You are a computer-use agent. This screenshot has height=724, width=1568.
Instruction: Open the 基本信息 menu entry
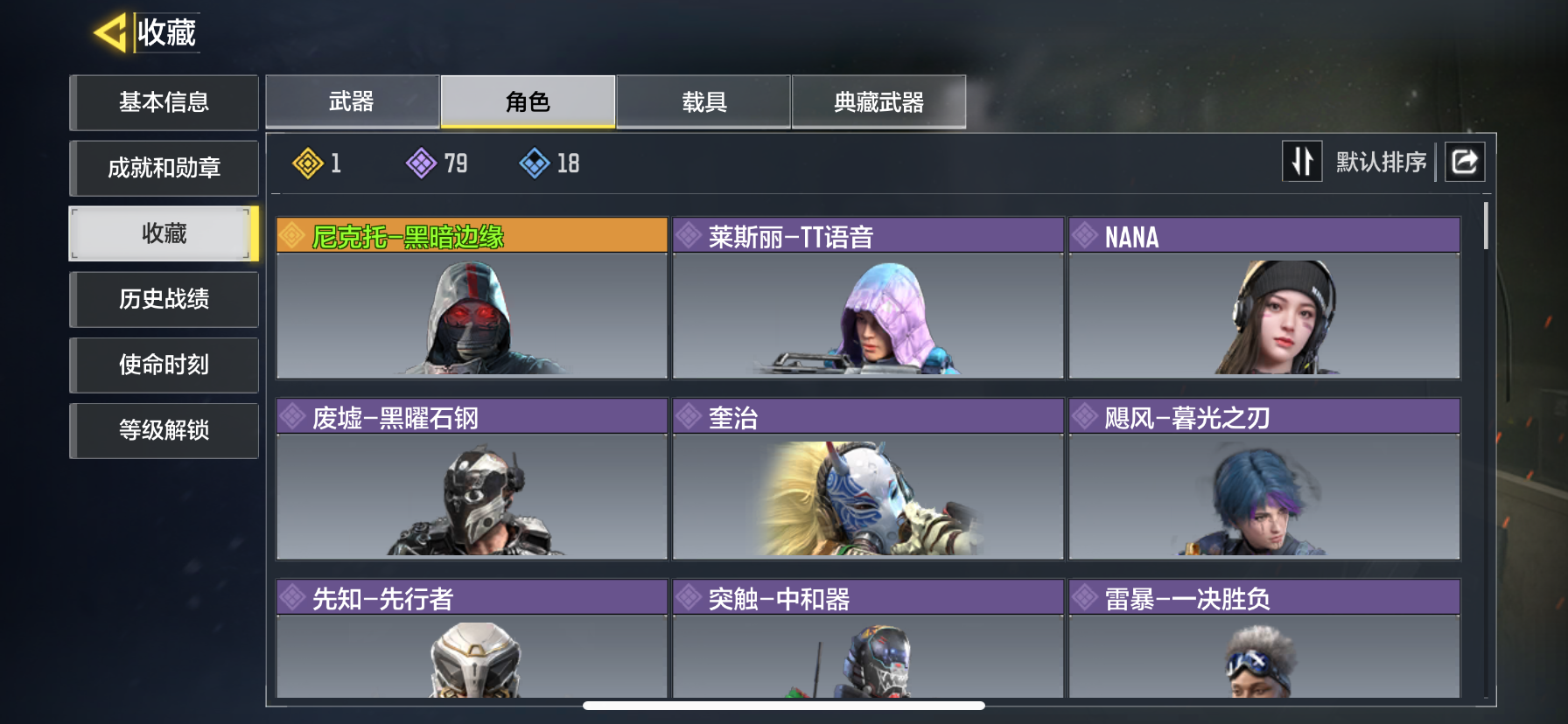pos(164,102)
